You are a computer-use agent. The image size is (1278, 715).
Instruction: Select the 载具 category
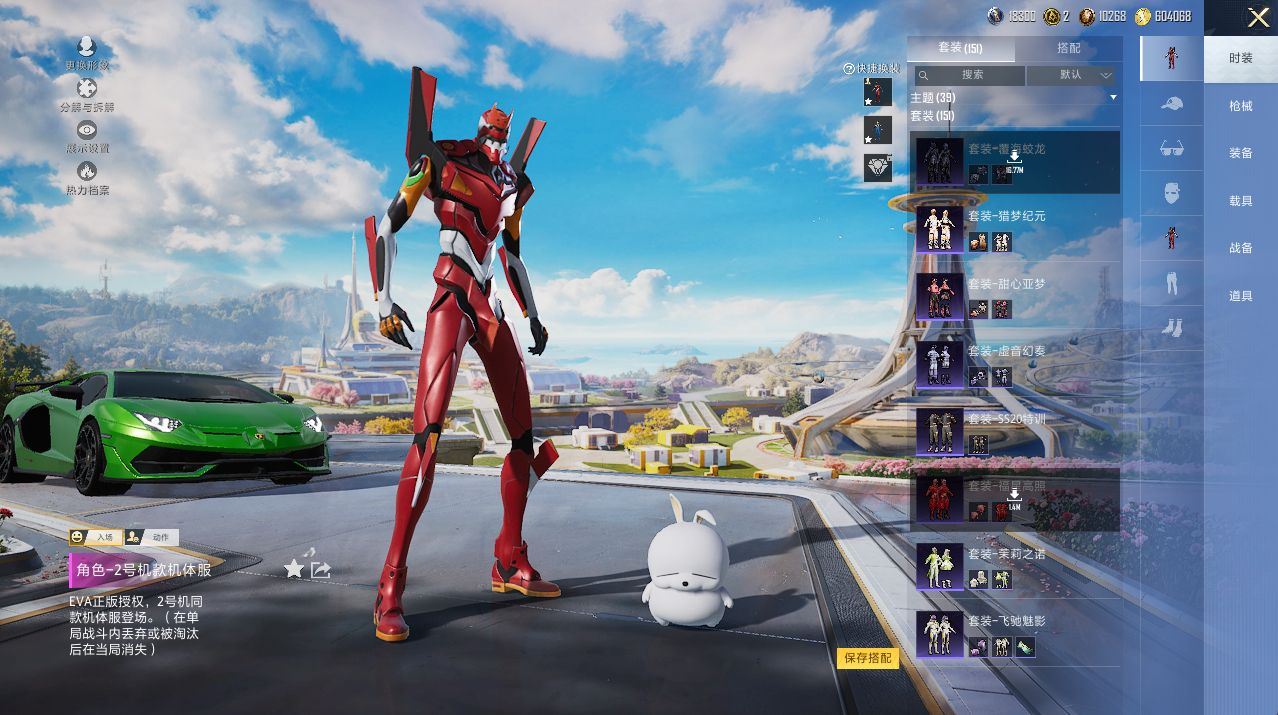(x=1240, y=201)
